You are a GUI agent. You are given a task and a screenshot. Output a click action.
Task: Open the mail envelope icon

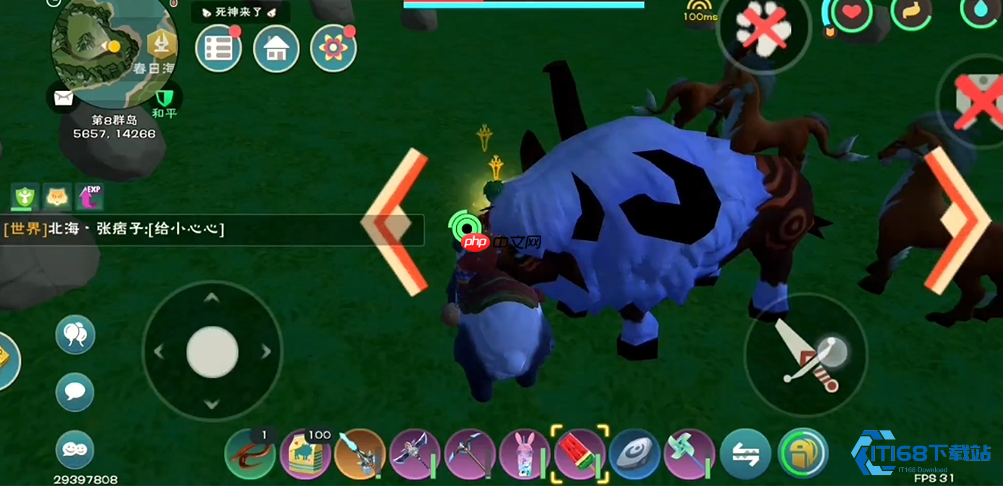(x=62, y=98)
